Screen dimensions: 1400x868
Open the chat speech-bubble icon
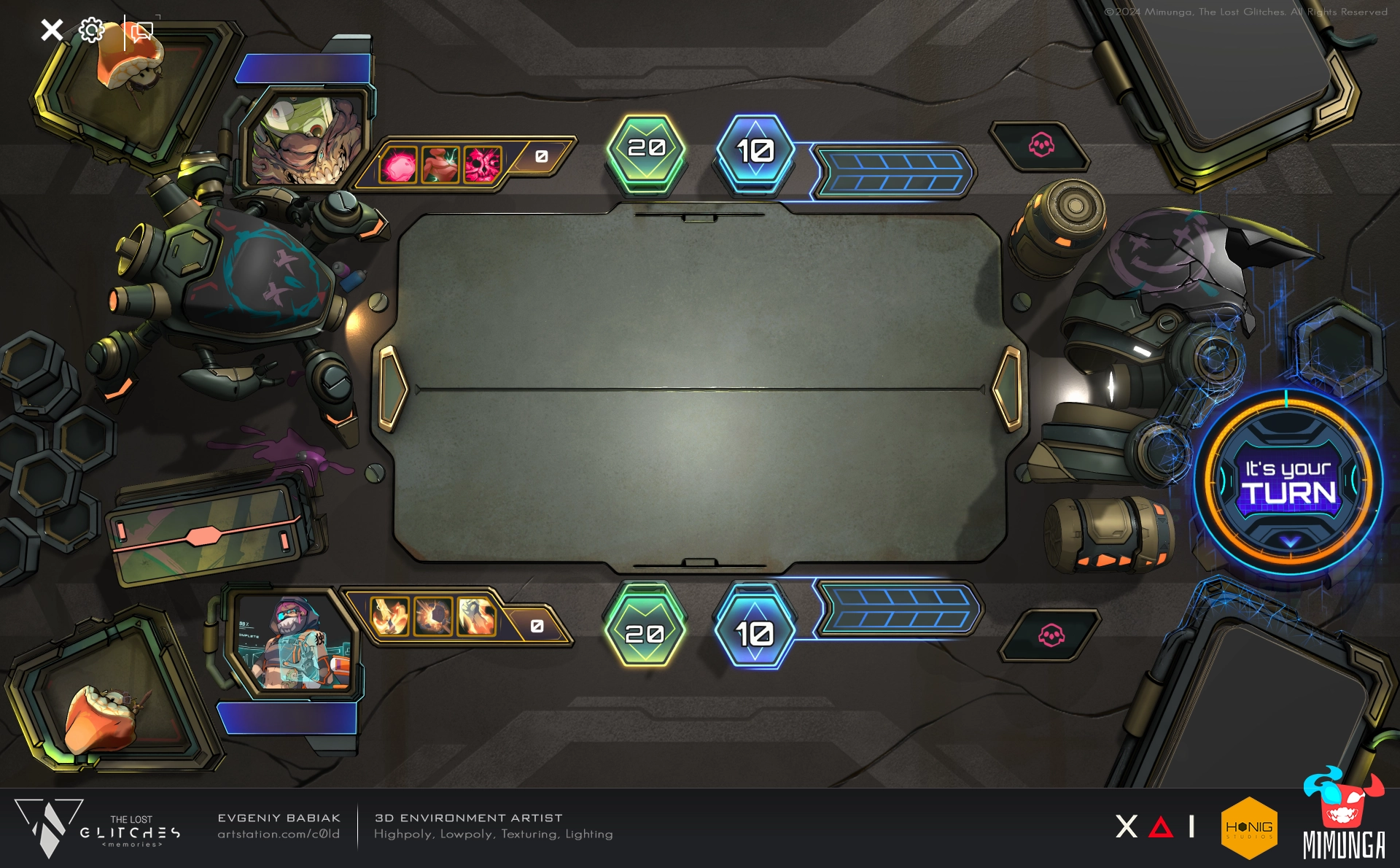pos(141,31)
